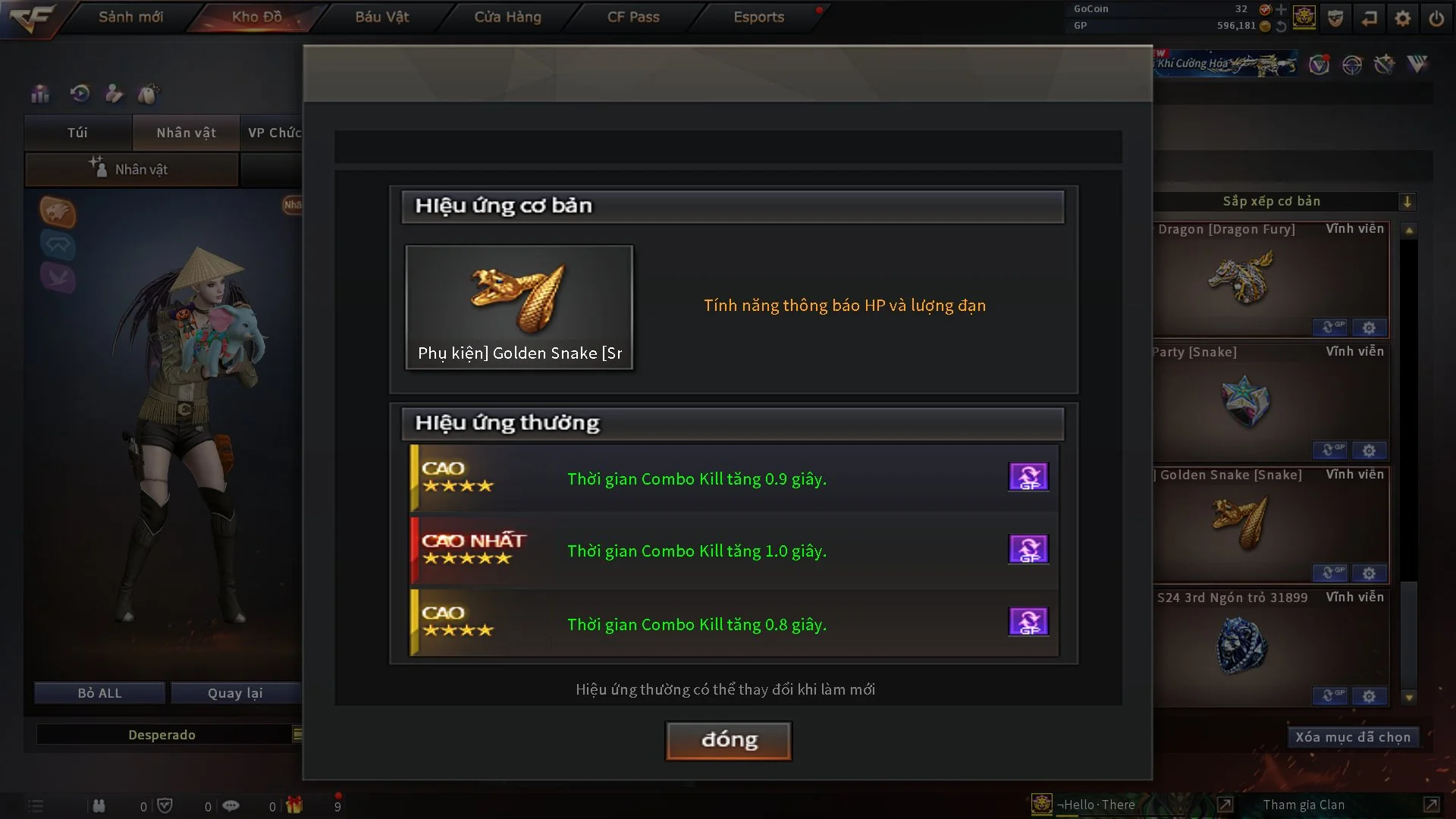Open the CF Pass tab
Viewport: 1456px width, 819px height.
click(633, 17)
